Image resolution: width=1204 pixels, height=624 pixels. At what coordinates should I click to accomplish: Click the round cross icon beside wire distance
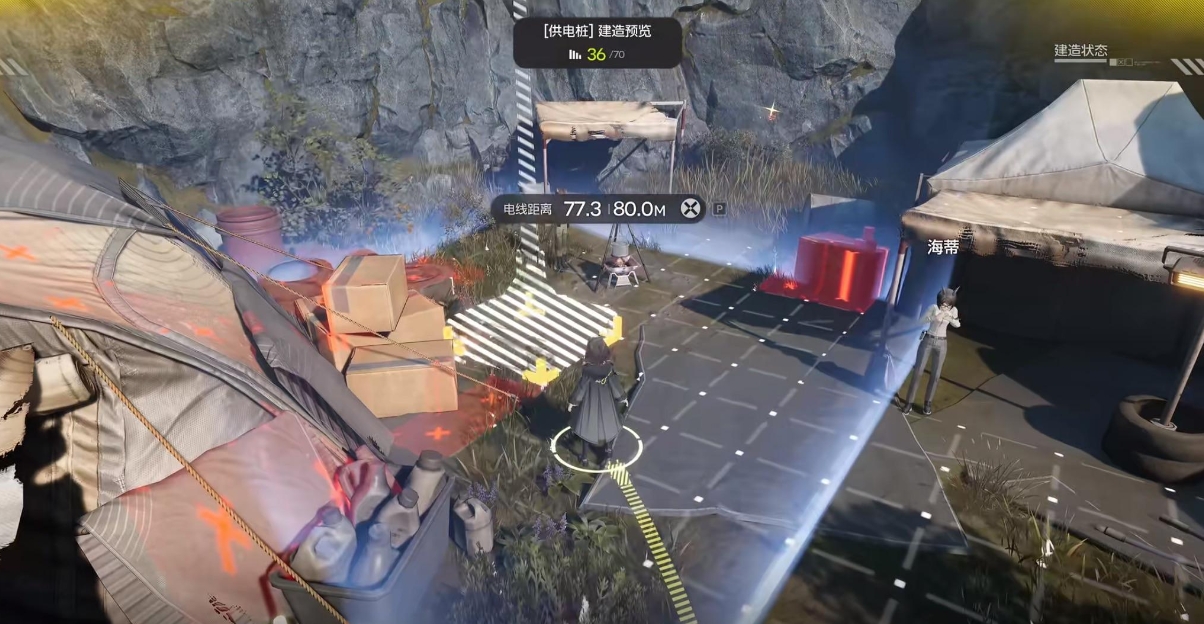click(690, 209)
